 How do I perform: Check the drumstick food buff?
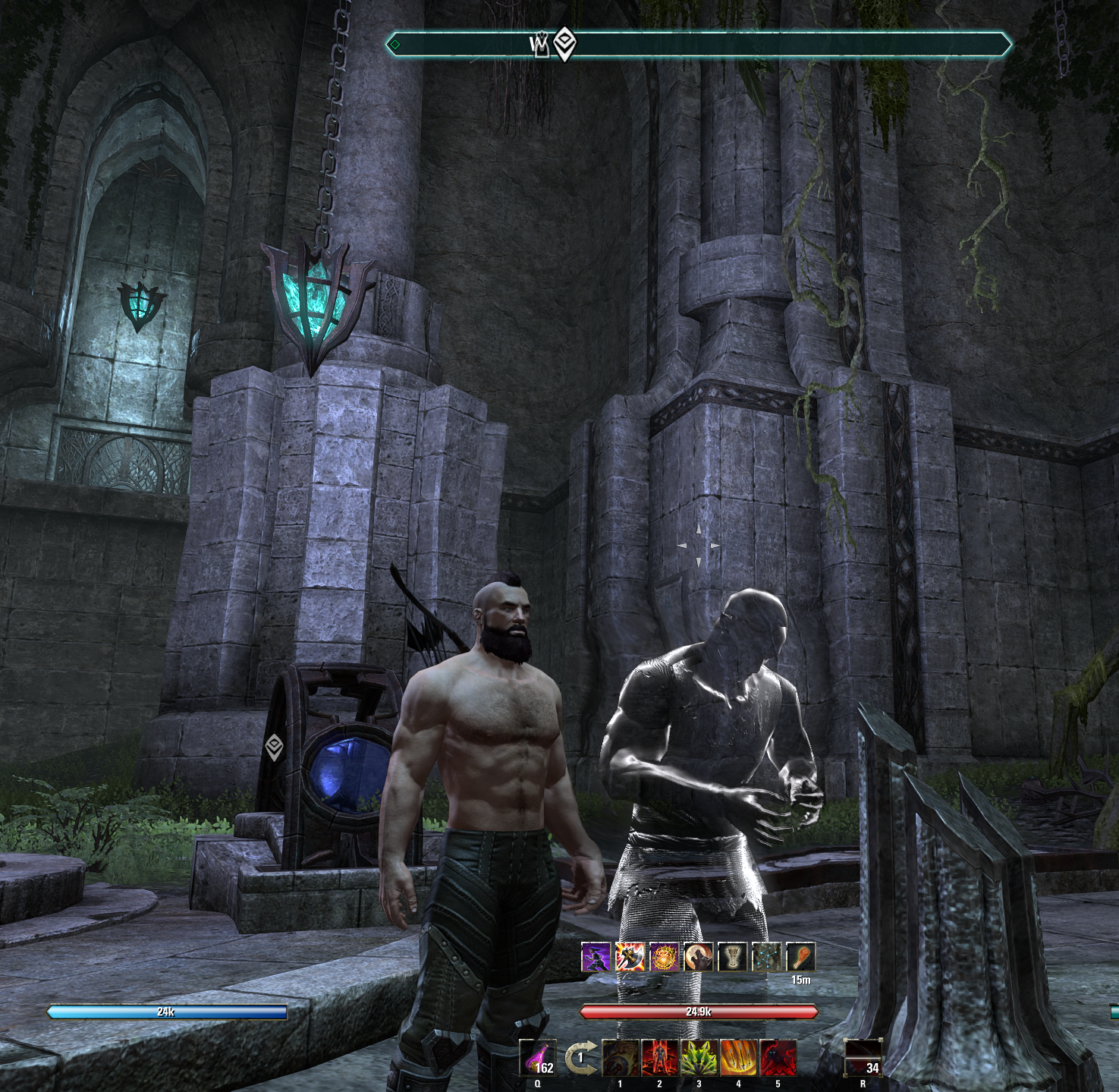point(801,958)
